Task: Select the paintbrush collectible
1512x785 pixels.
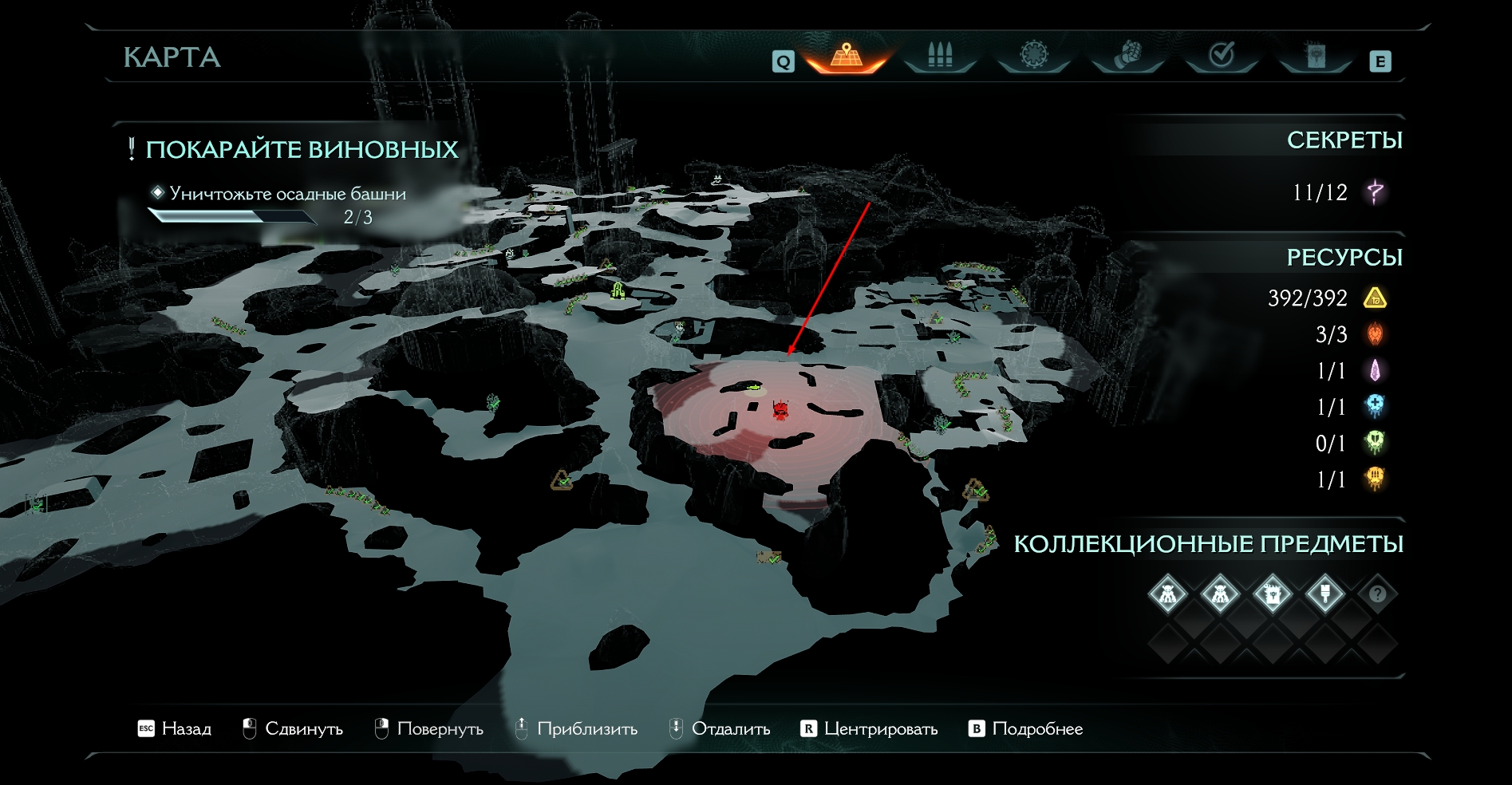Action: 1324,594
